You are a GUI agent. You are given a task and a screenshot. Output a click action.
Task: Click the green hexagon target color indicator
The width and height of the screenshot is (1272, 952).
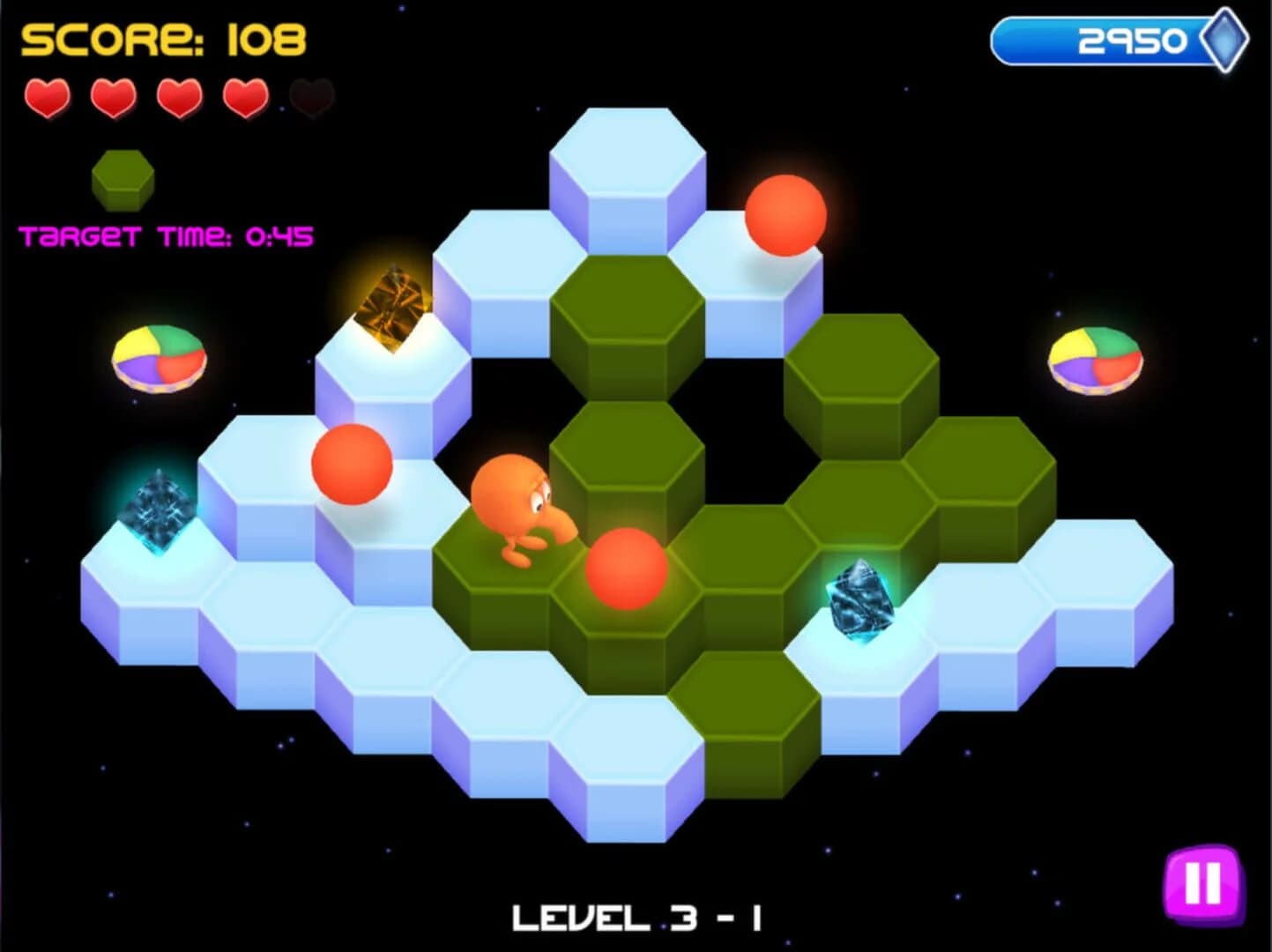point(123,176)
